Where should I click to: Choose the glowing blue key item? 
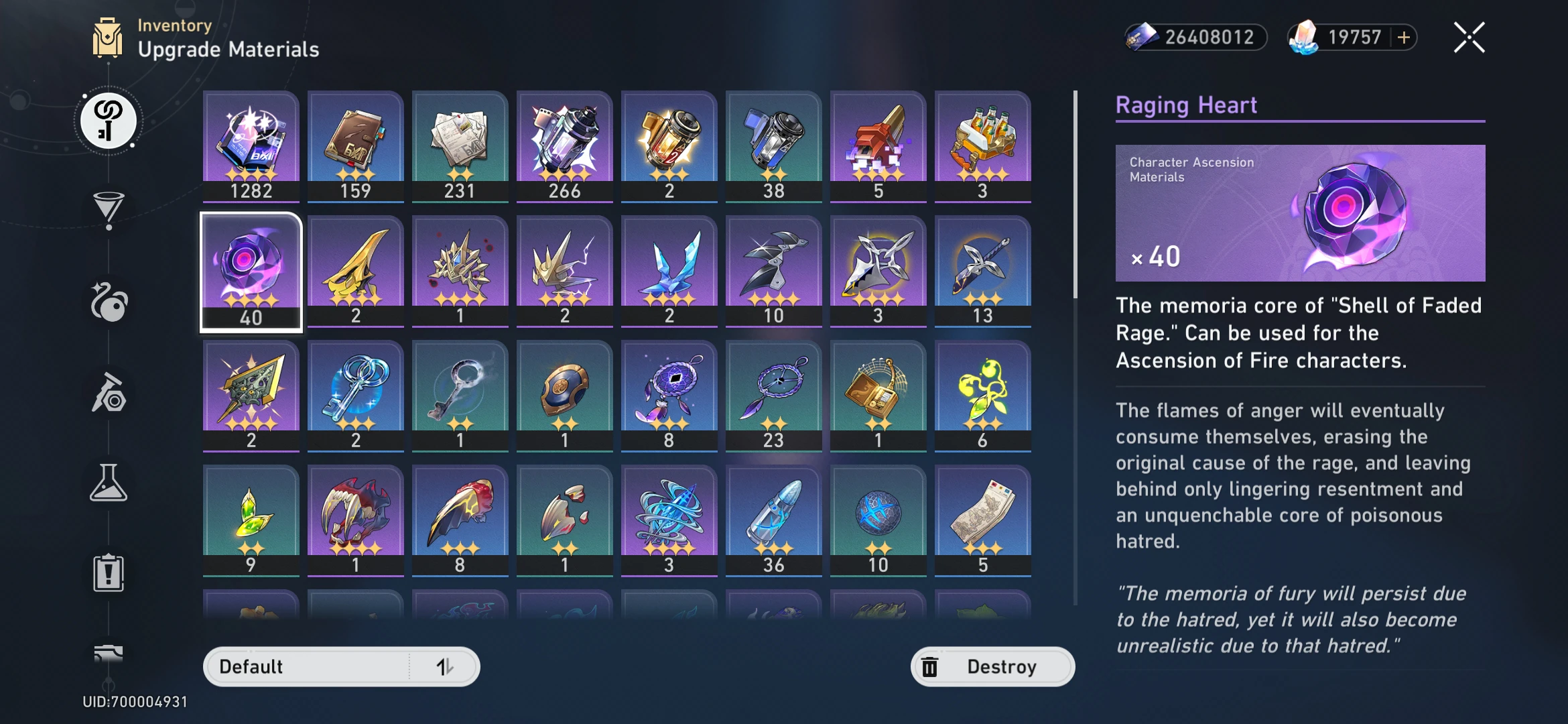356,395
